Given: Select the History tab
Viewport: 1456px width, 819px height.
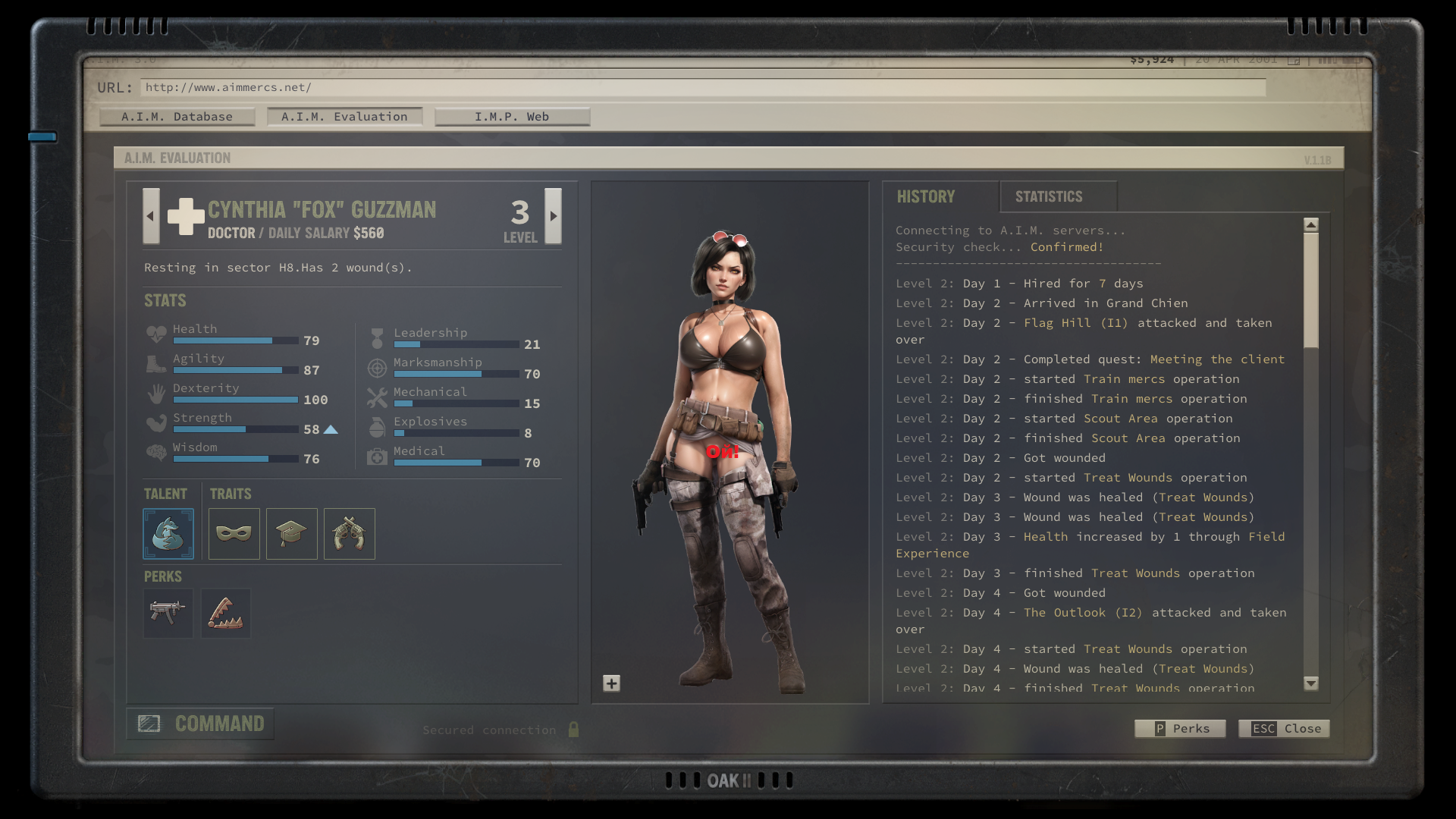Looking at the screenshot, I should [926, 197].
